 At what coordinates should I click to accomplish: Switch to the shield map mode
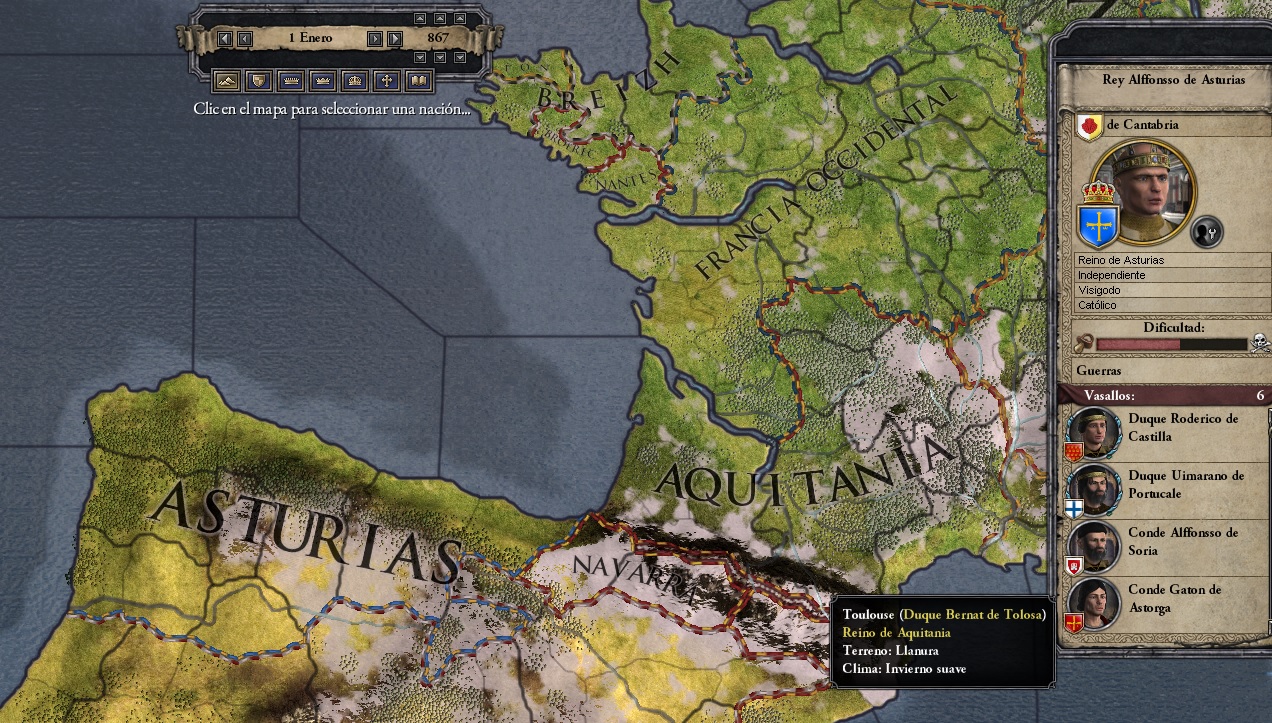click(258, 80)
